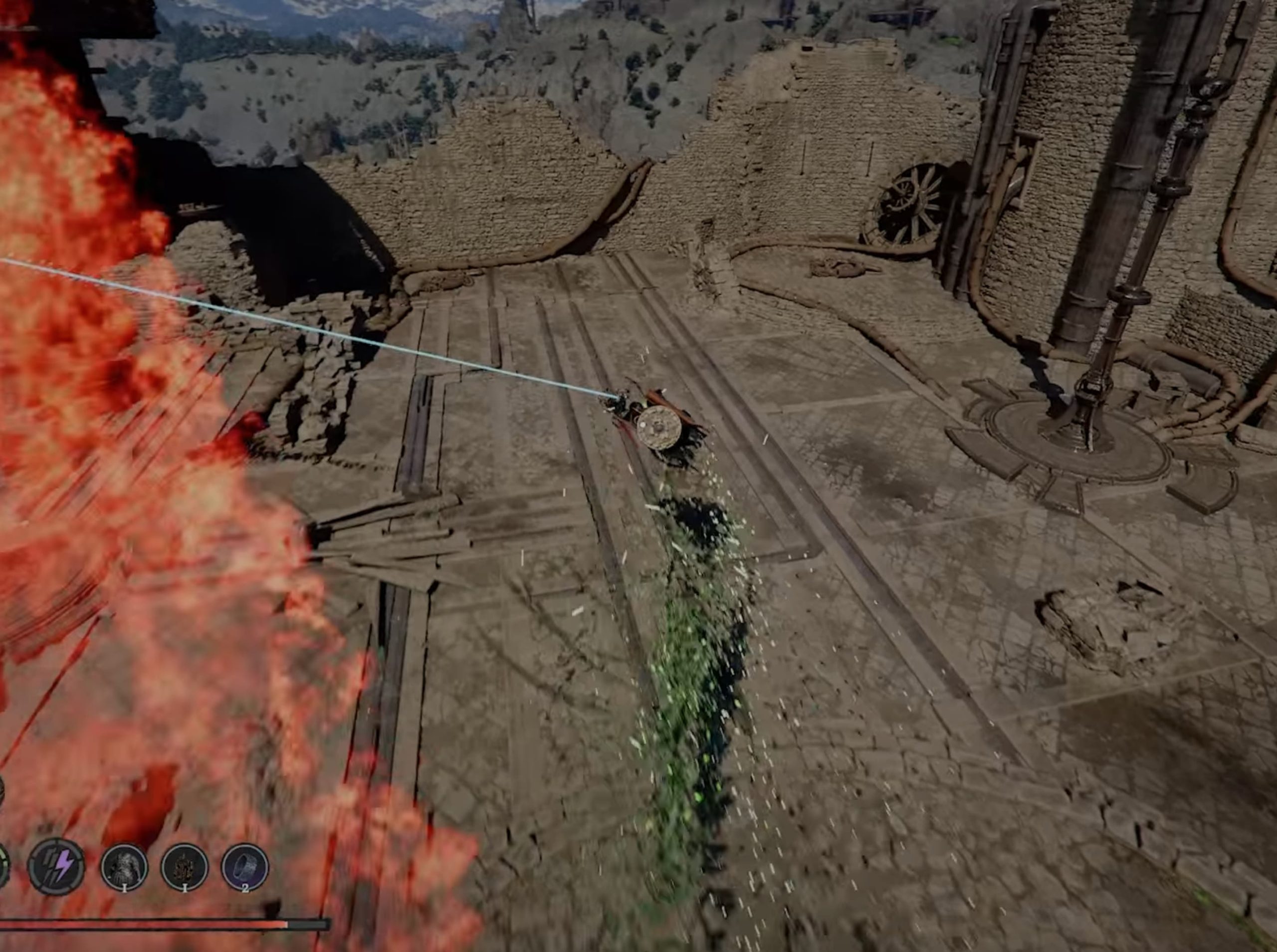Select the purple lightning ability icon
This screenshot has width=1277, height=952.
coord(56,865)
